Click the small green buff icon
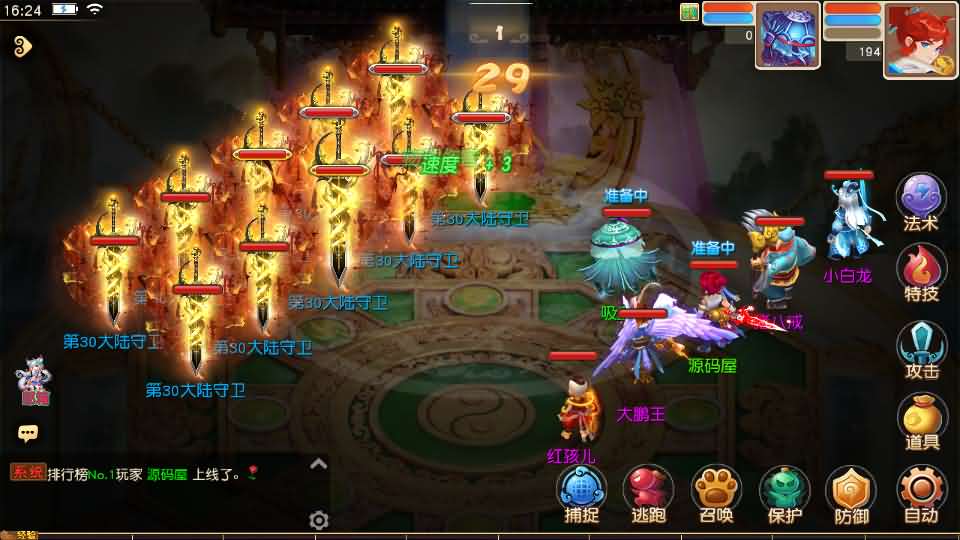This screenshot has width=960, height=540. [x=689, y=12]
